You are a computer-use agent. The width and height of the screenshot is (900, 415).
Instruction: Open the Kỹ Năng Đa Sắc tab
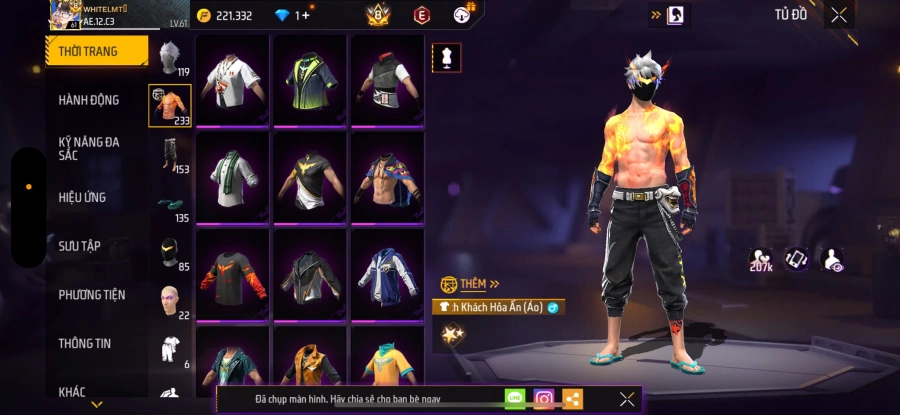click(x=89, y=148)
